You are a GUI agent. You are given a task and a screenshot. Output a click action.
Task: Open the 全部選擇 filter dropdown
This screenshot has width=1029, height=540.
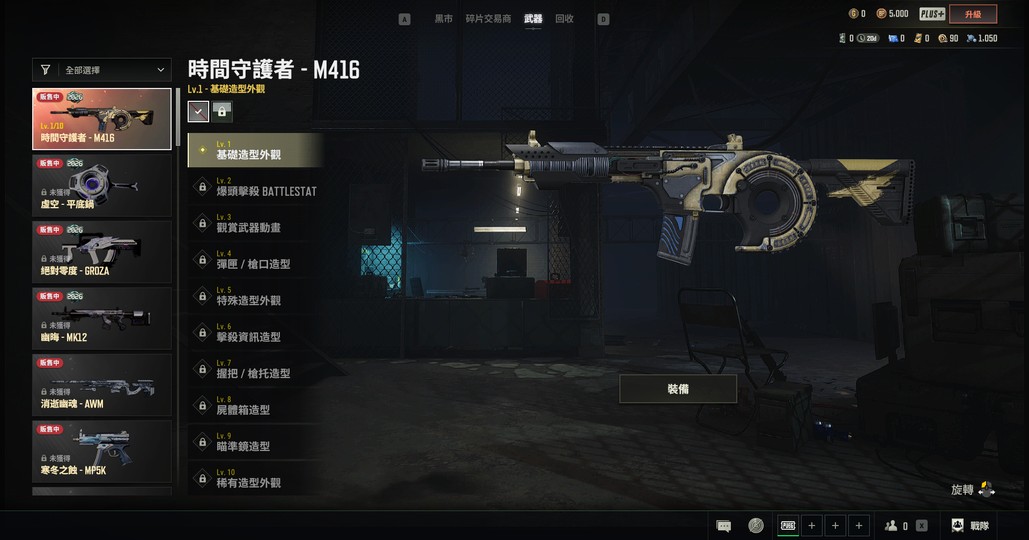[102, 70]
